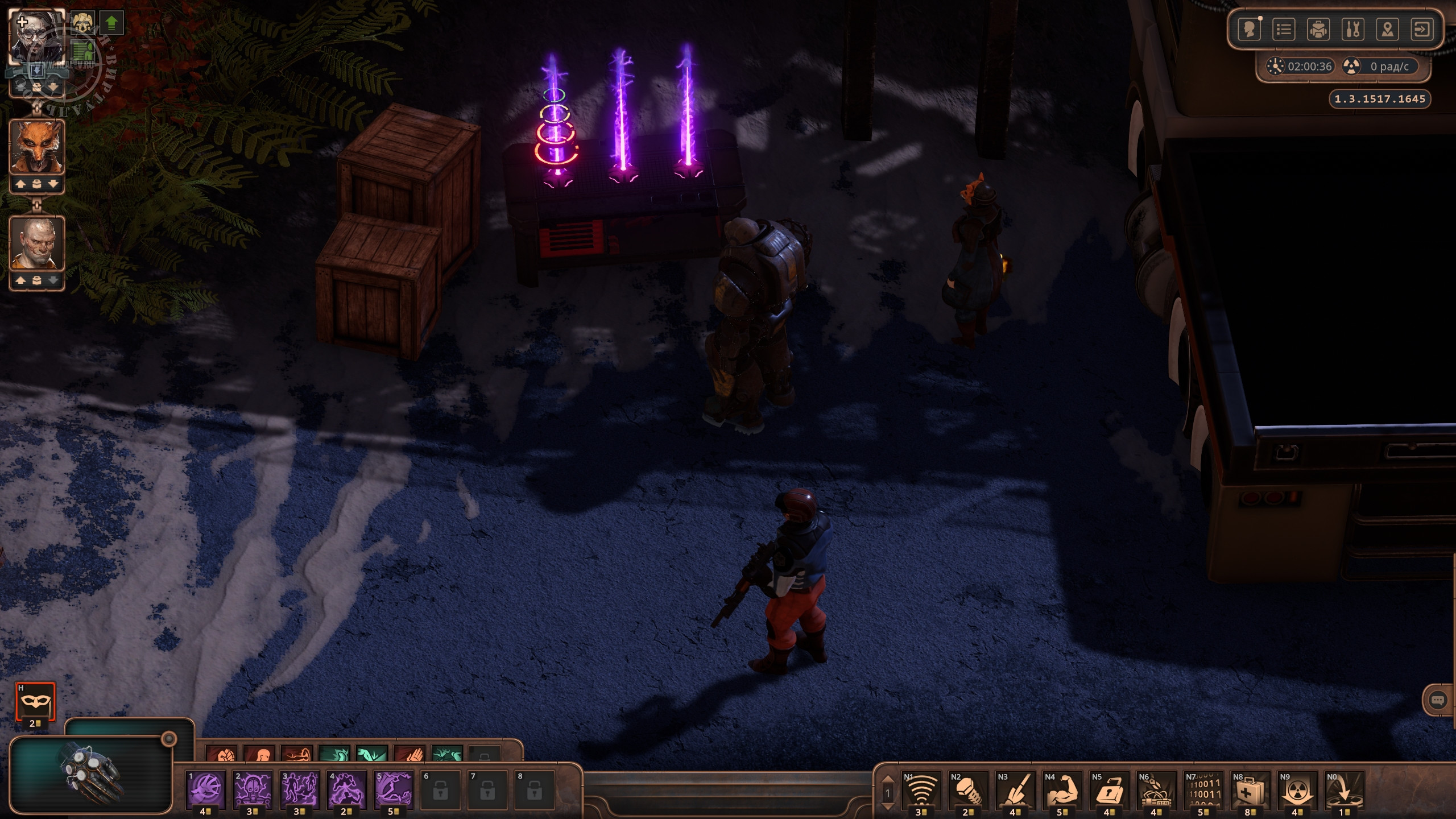The width and height of the screenshot is (1456, 819).
Task: Toggle the stealth mask ability
Action: coord(35,702)
